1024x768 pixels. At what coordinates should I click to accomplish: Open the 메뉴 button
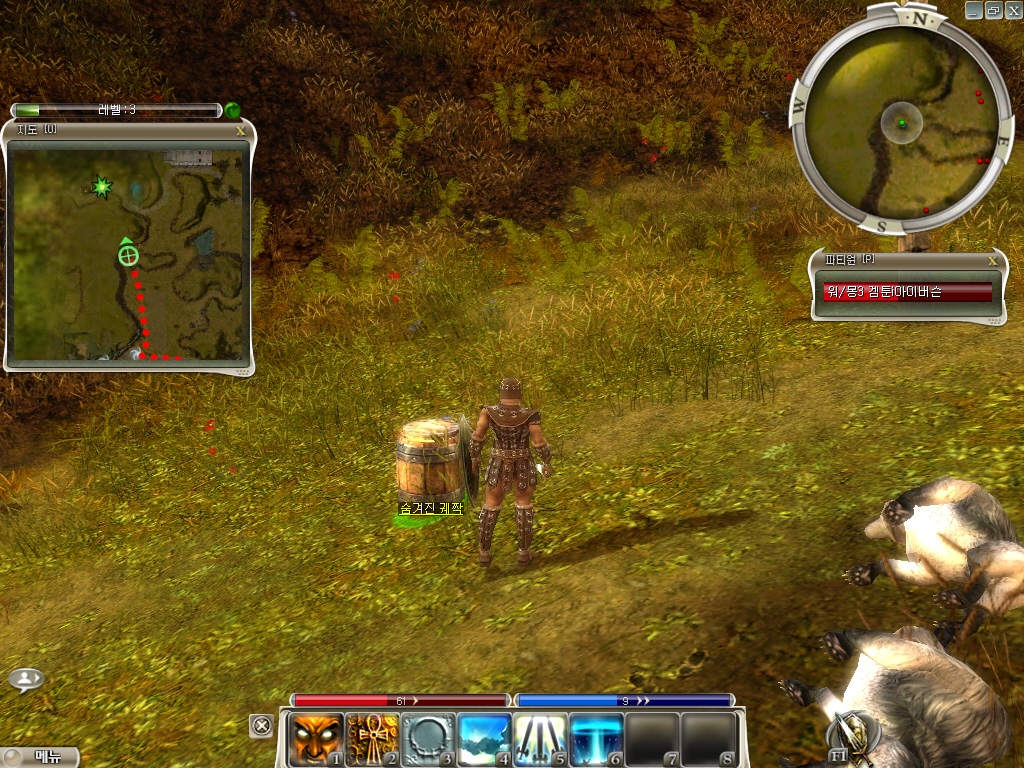[x=40, y=757]
